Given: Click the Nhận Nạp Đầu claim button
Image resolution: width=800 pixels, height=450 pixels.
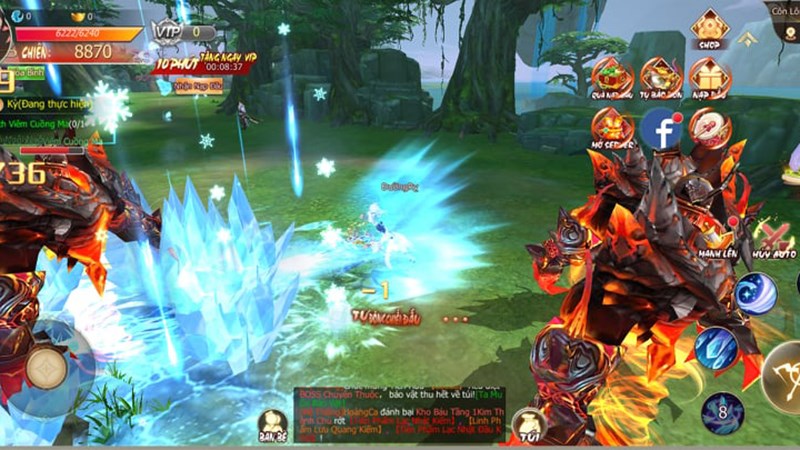Looking at the screenshot, I should (201, 86).
